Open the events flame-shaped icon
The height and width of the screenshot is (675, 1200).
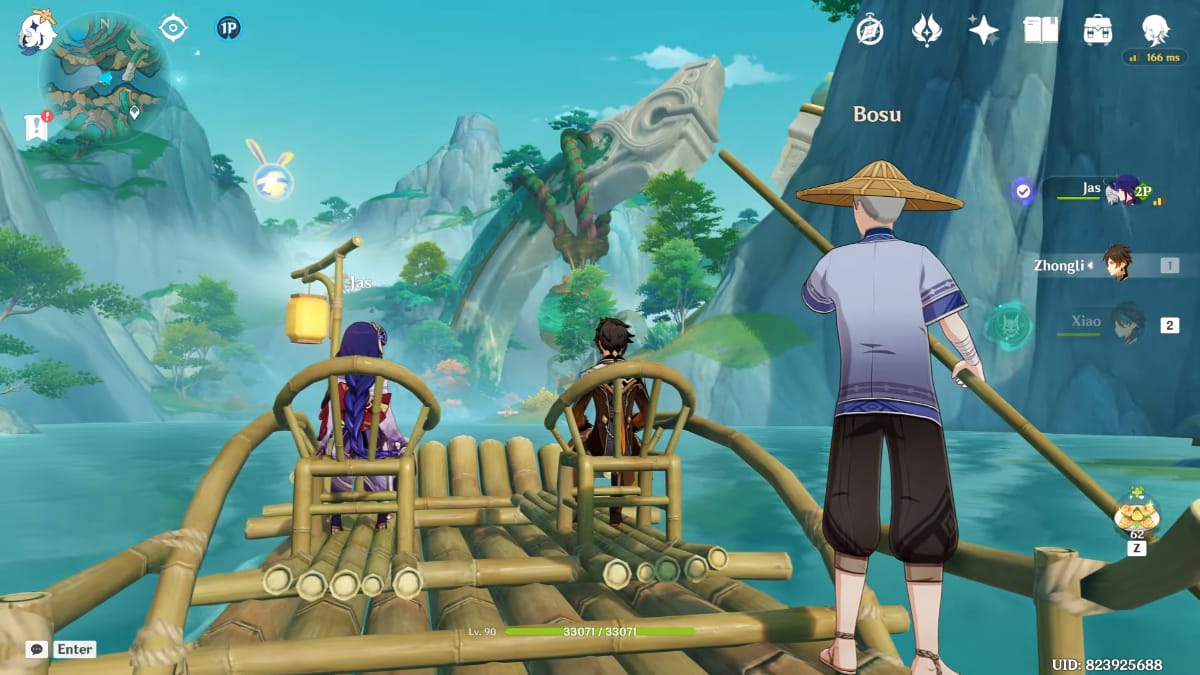(927, 30)
